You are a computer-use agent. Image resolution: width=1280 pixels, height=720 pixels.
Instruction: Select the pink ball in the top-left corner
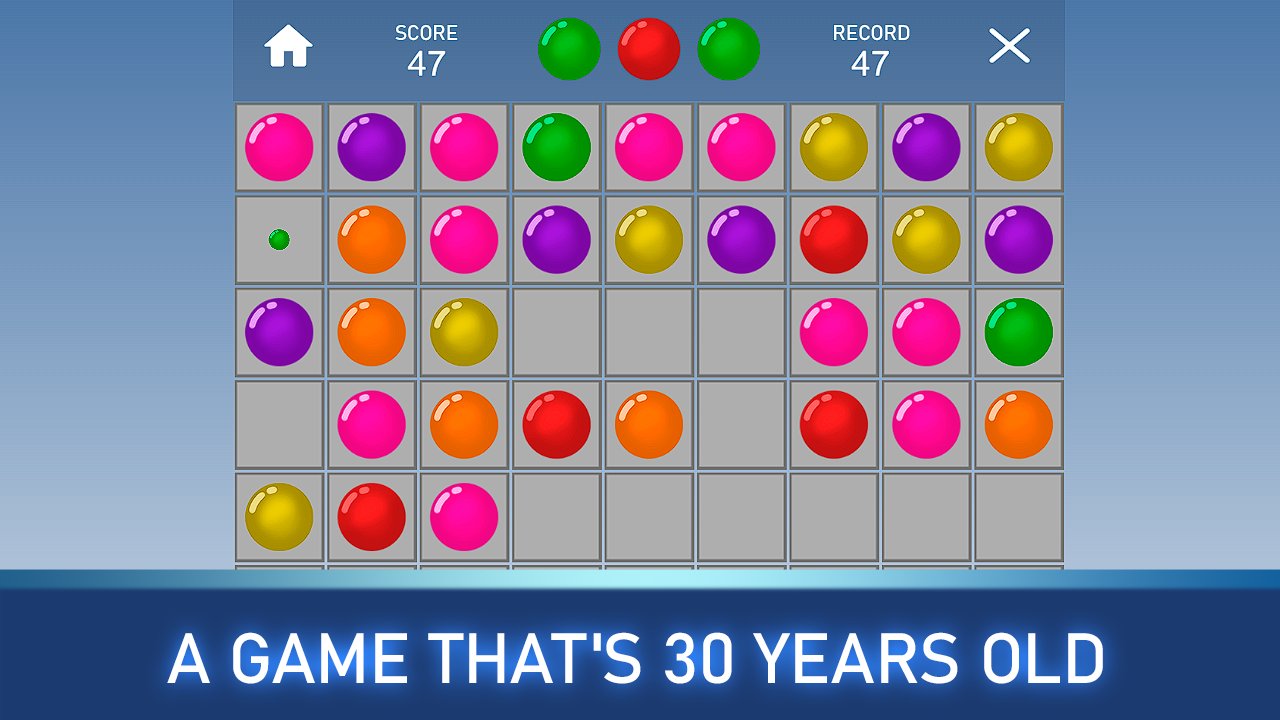point(279,147)
